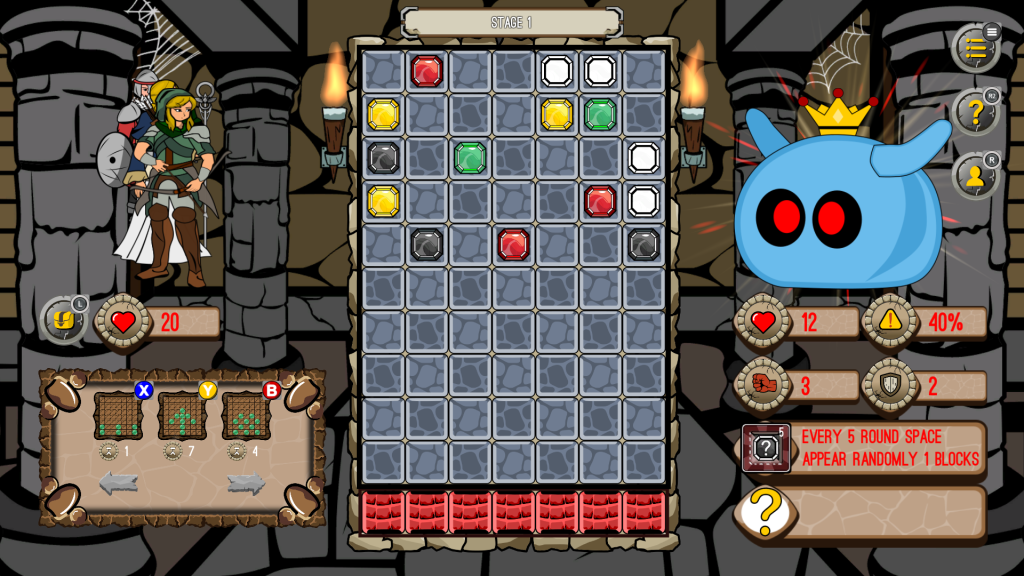
Task: Choose the Y arrow-shaped skill pattern card
Action: click(x=182, y=416)
